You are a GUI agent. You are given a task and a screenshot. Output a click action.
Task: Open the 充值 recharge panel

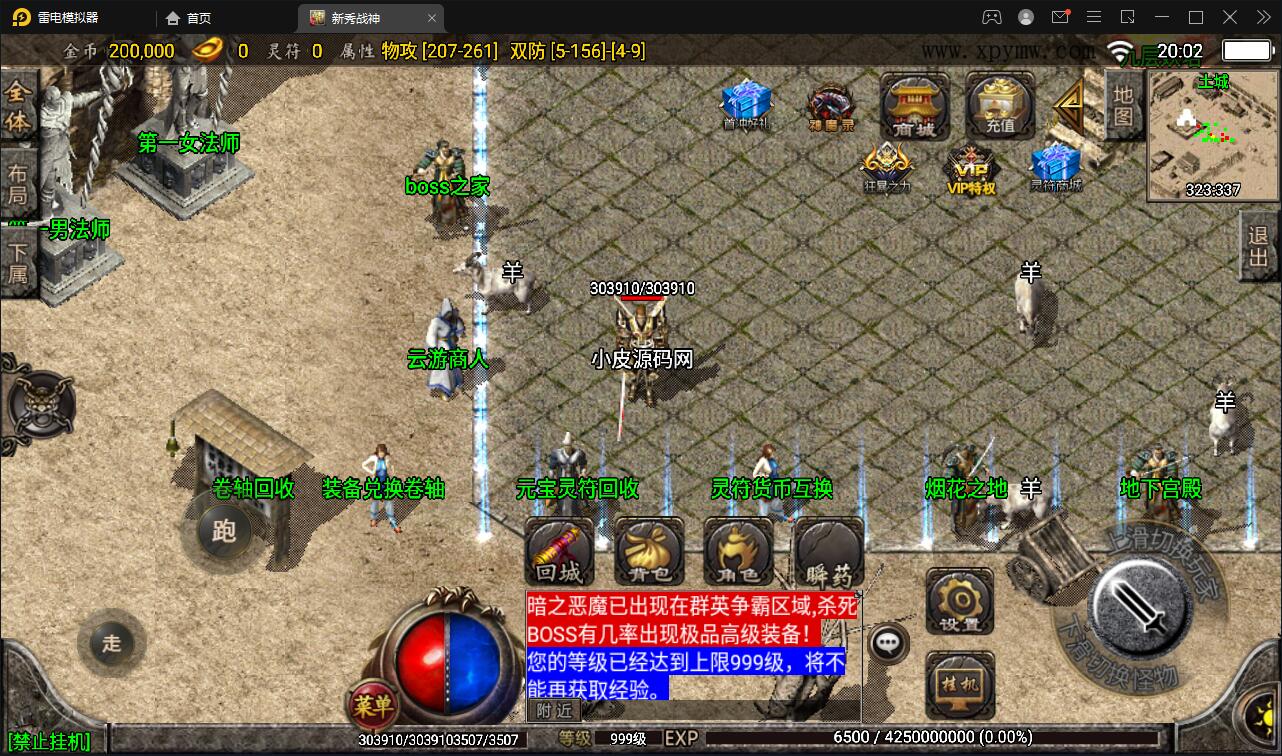1000,105
